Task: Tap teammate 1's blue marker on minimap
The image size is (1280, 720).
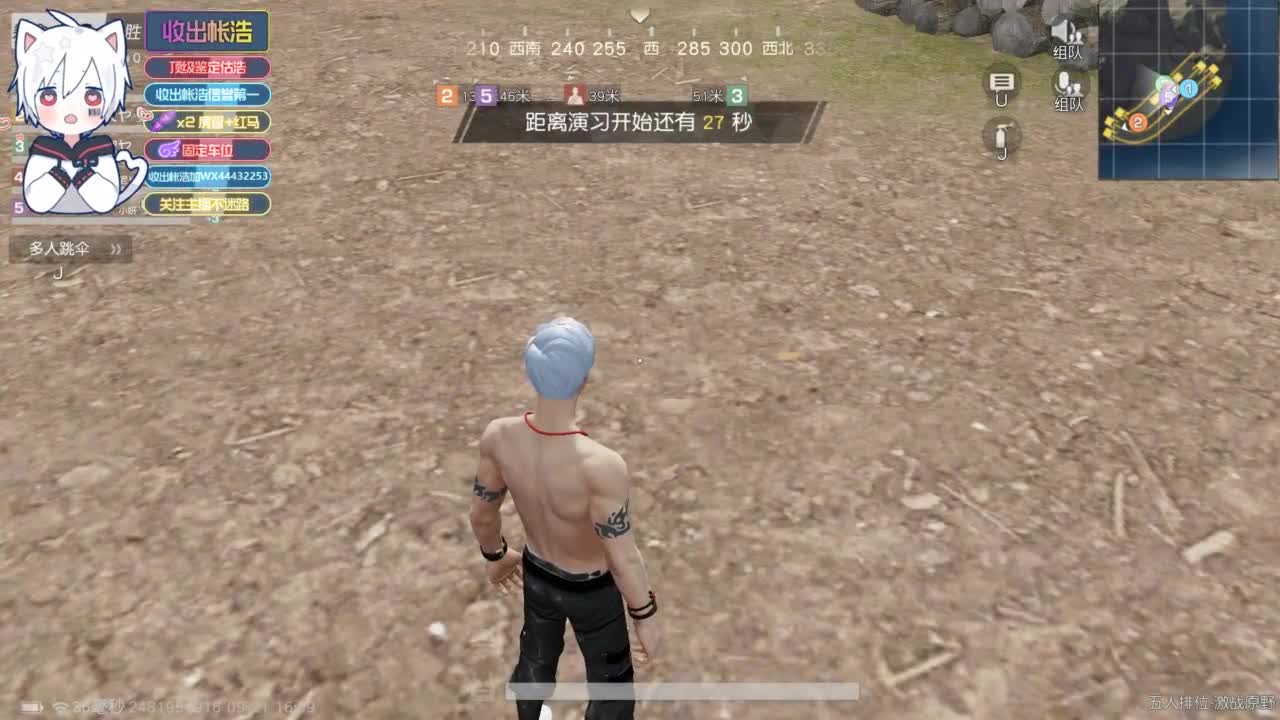Action: click(x=1187, y=87)
